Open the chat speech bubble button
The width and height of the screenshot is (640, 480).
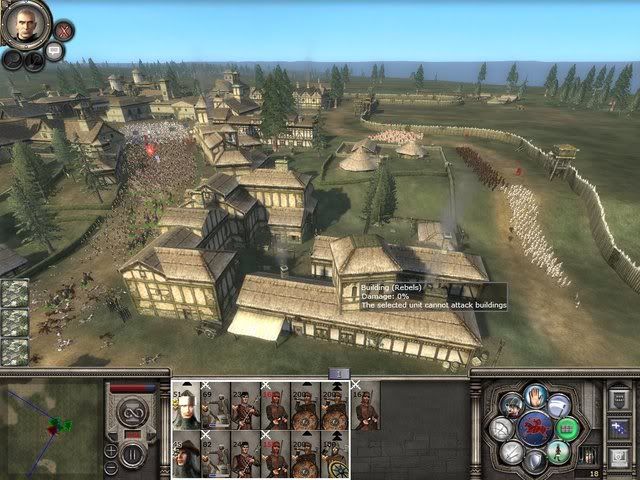[55, 51]
